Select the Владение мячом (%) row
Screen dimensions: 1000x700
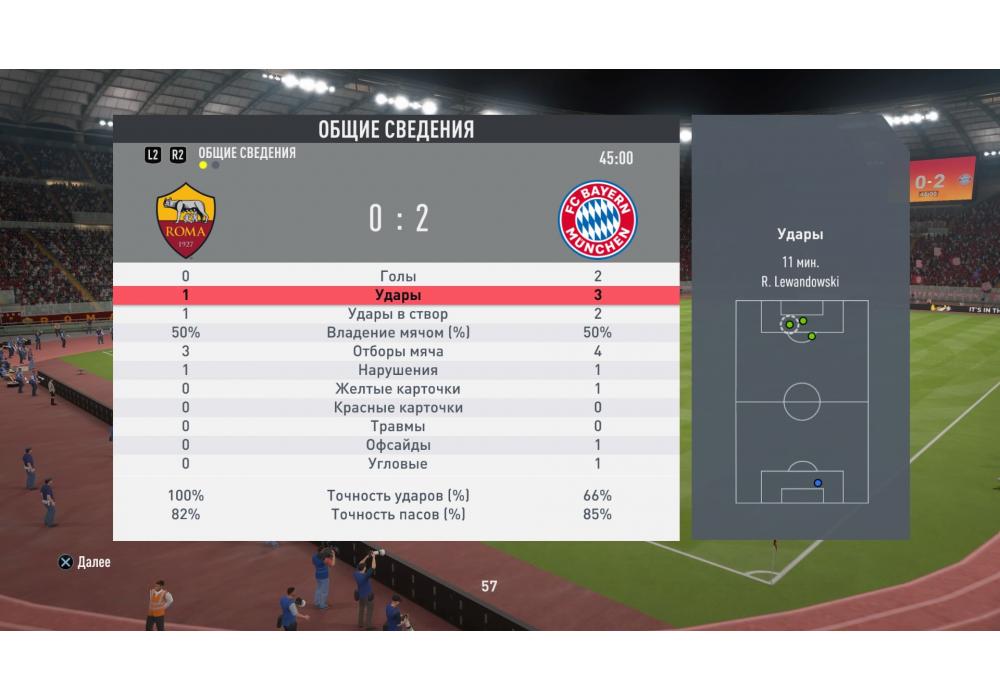[x=397, y=333]
